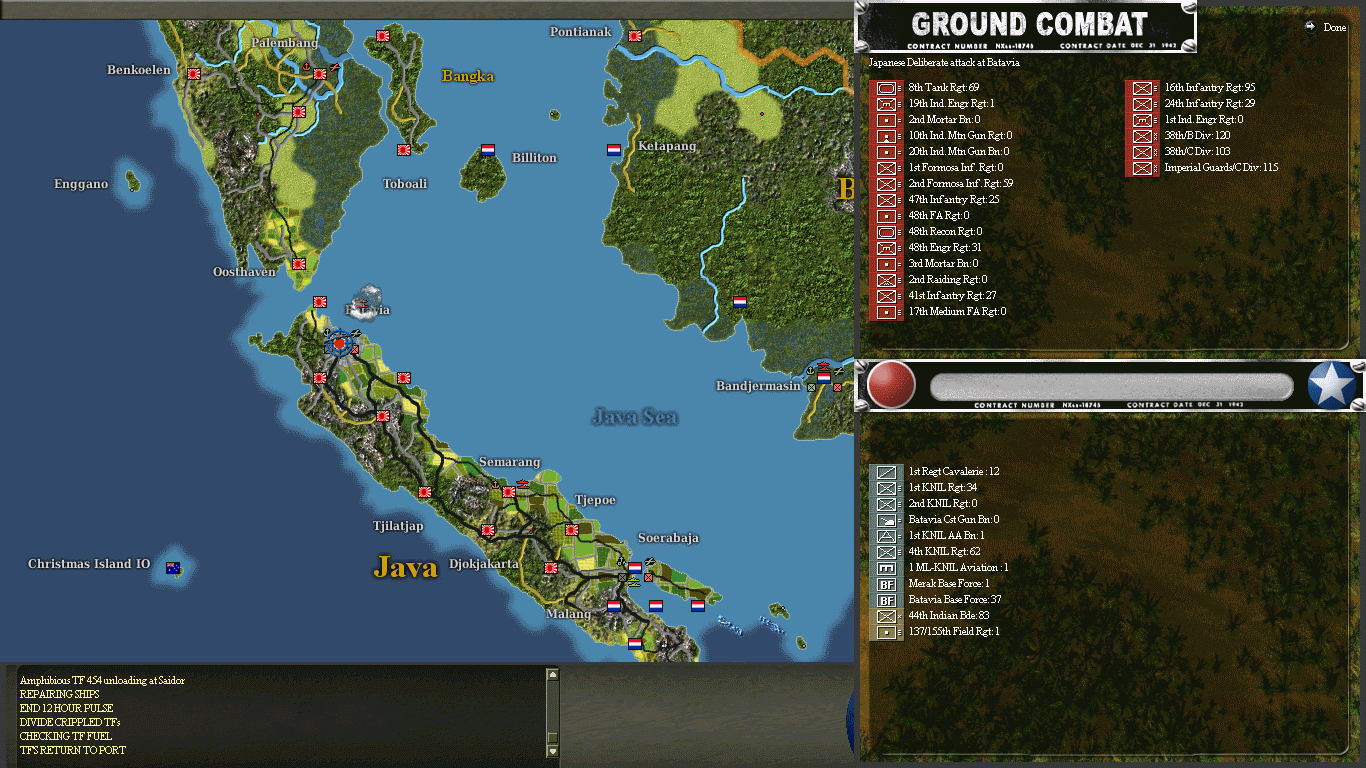Screen dimensions: 1366x768
Task: Click the gray combat progress bar
Action: pyautogui.click(x=1110, y=384)
